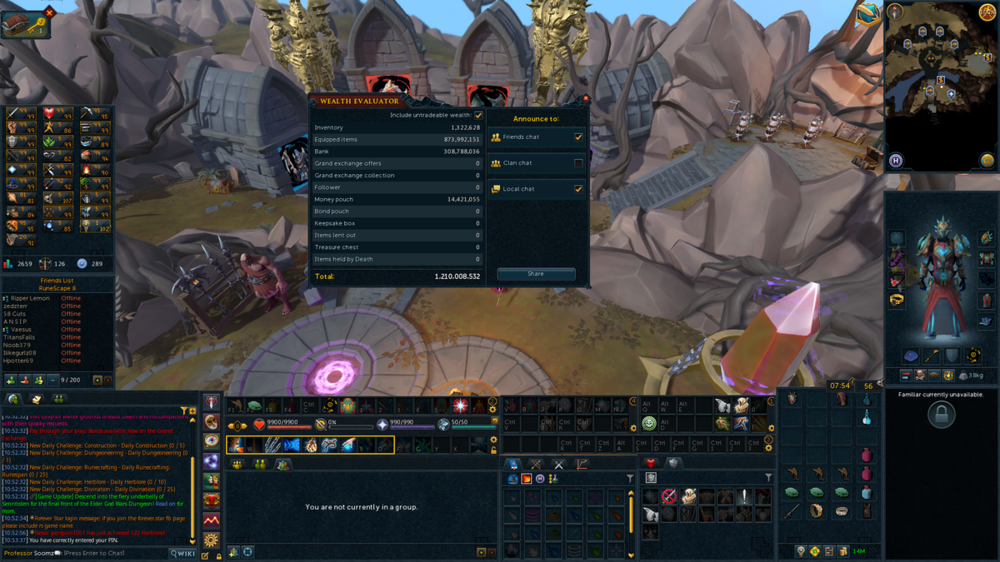
Task: Enable the Clan chat announce checkbox
Action: (x=578, y=163)
